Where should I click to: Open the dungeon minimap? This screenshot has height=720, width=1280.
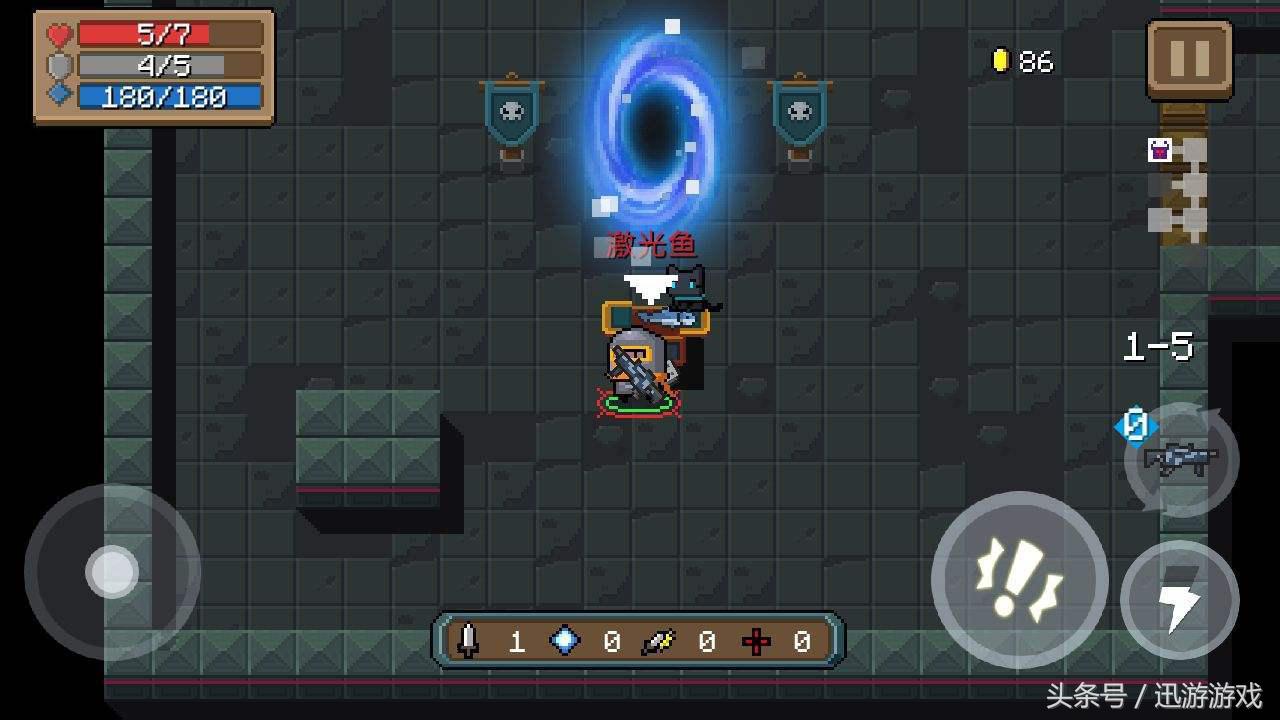click(x=1177, y=190)
